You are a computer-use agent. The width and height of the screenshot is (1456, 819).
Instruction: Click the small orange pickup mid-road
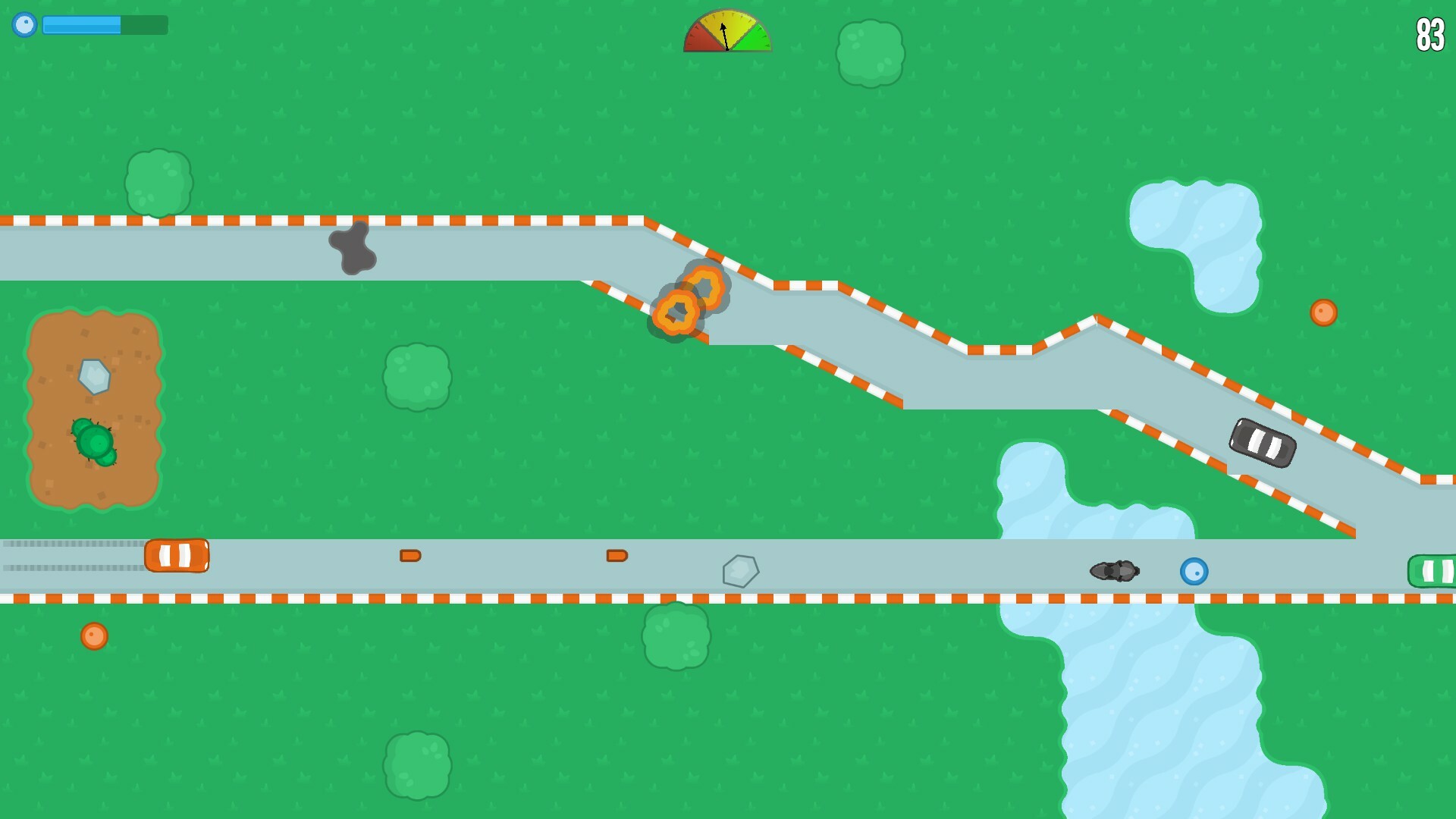410,556
